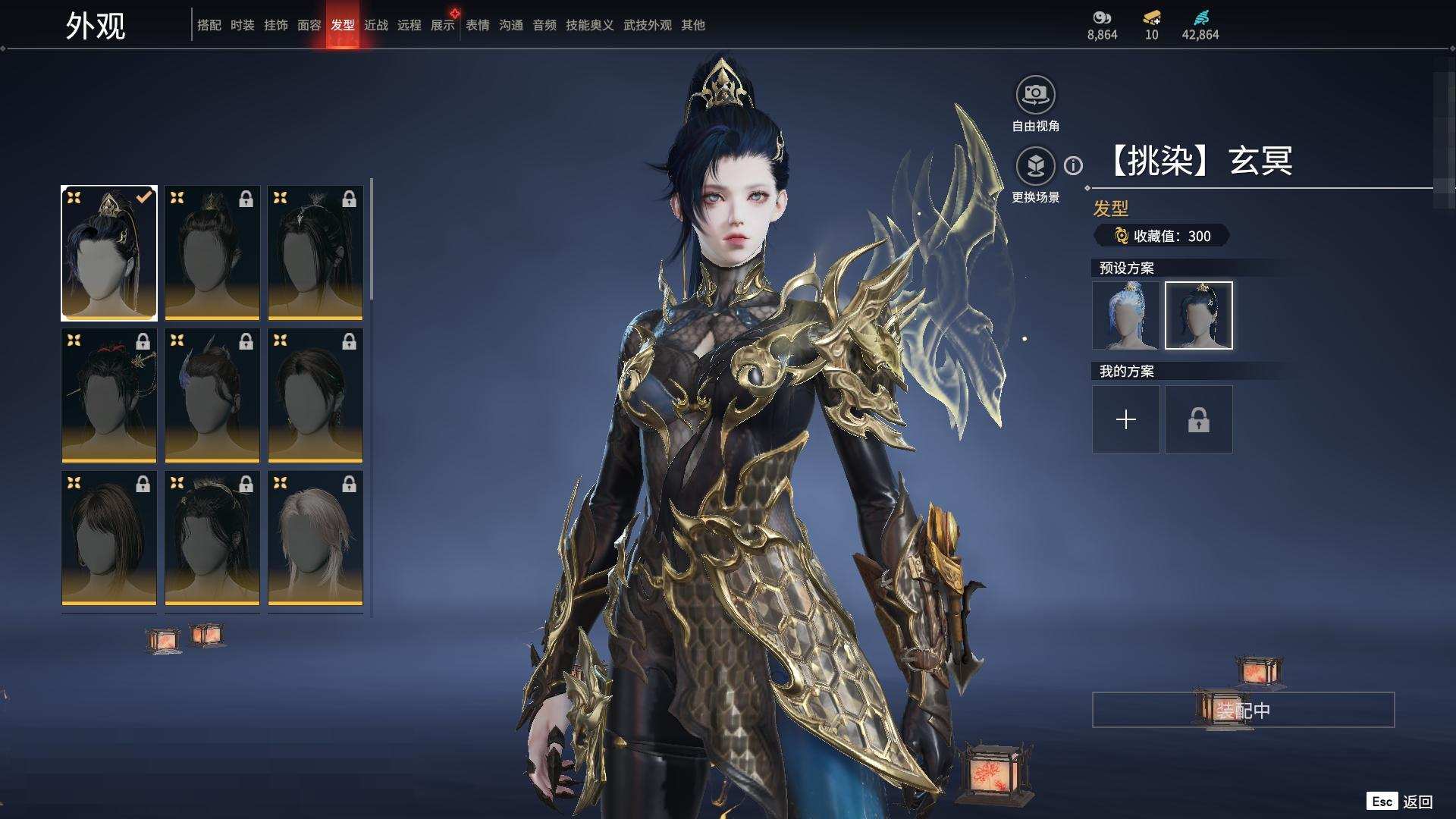The height and width of the screenshot is (819, 1456).
Task: Open the info icon beside scene button
Action: [1073, 165]
